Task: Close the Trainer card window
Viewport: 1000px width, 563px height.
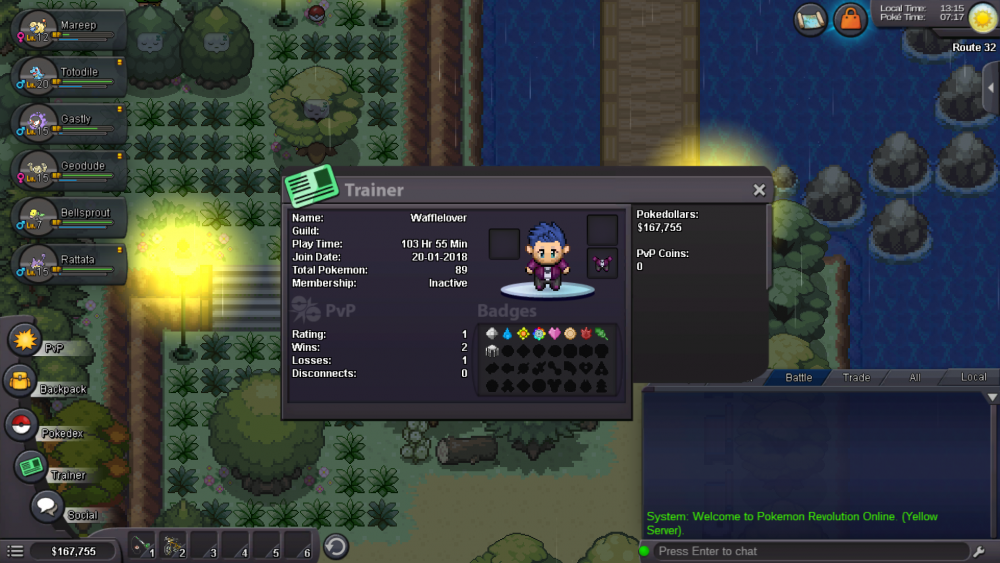Action: (x=759, y=190)
